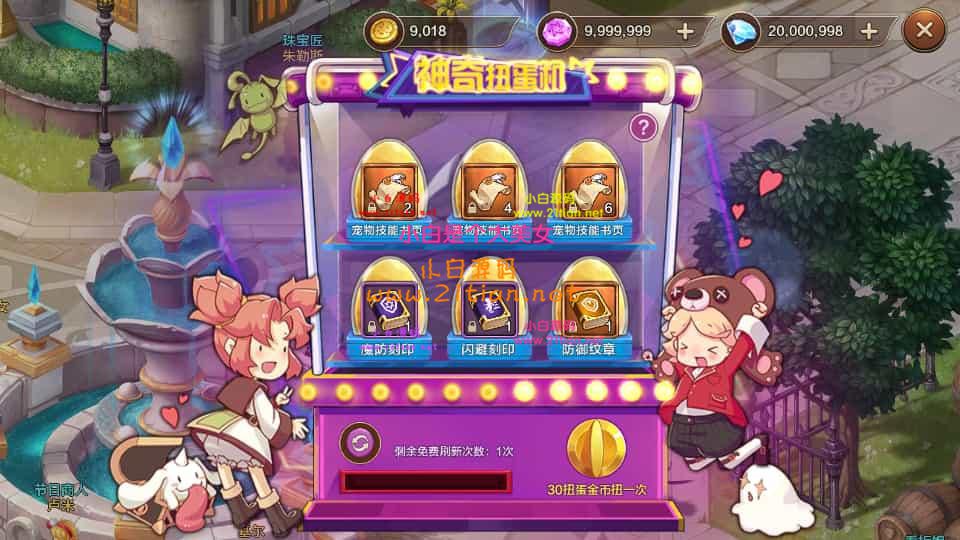
Task: Choose the pet skill page capsule with 4
Action: pyautogui.click(x=488, y=187)
